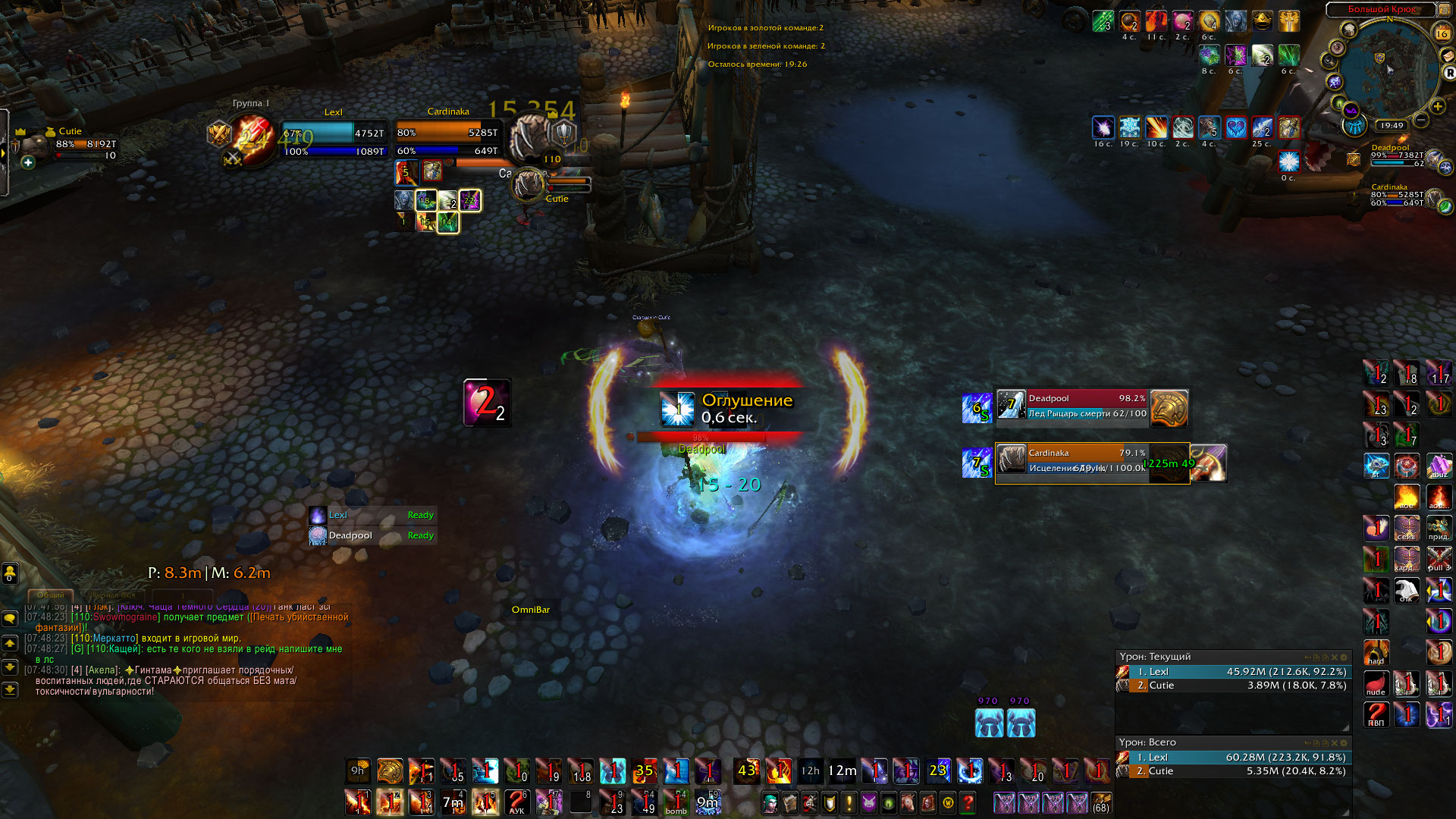Viewport: 1456px width, 819px height.
Task: Click the 'ПВП' red question mark button
Action: click(1376, 714)
